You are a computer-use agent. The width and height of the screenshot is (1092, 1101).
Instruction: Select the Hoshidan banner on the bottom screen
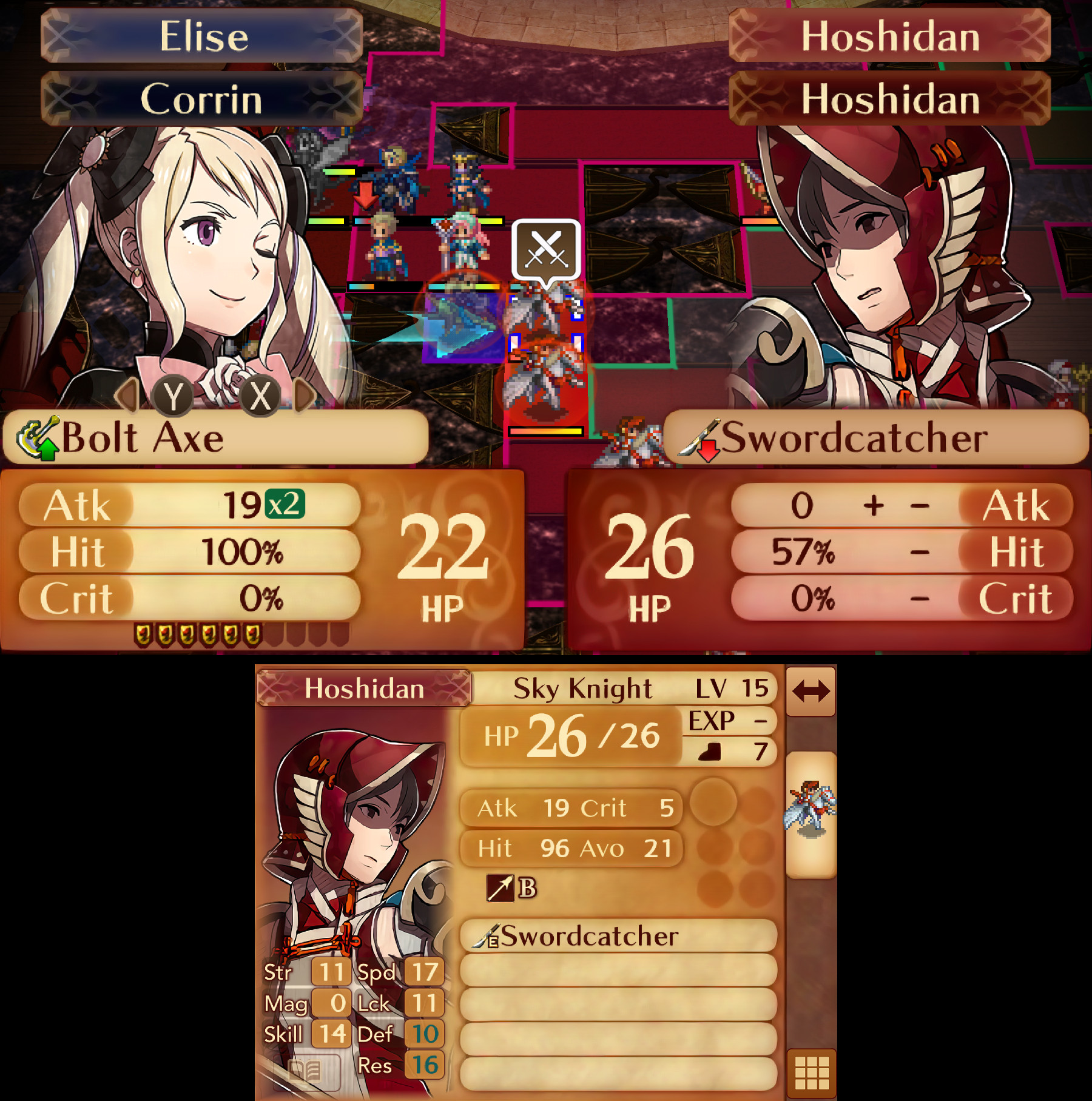(x=364, y=688)
